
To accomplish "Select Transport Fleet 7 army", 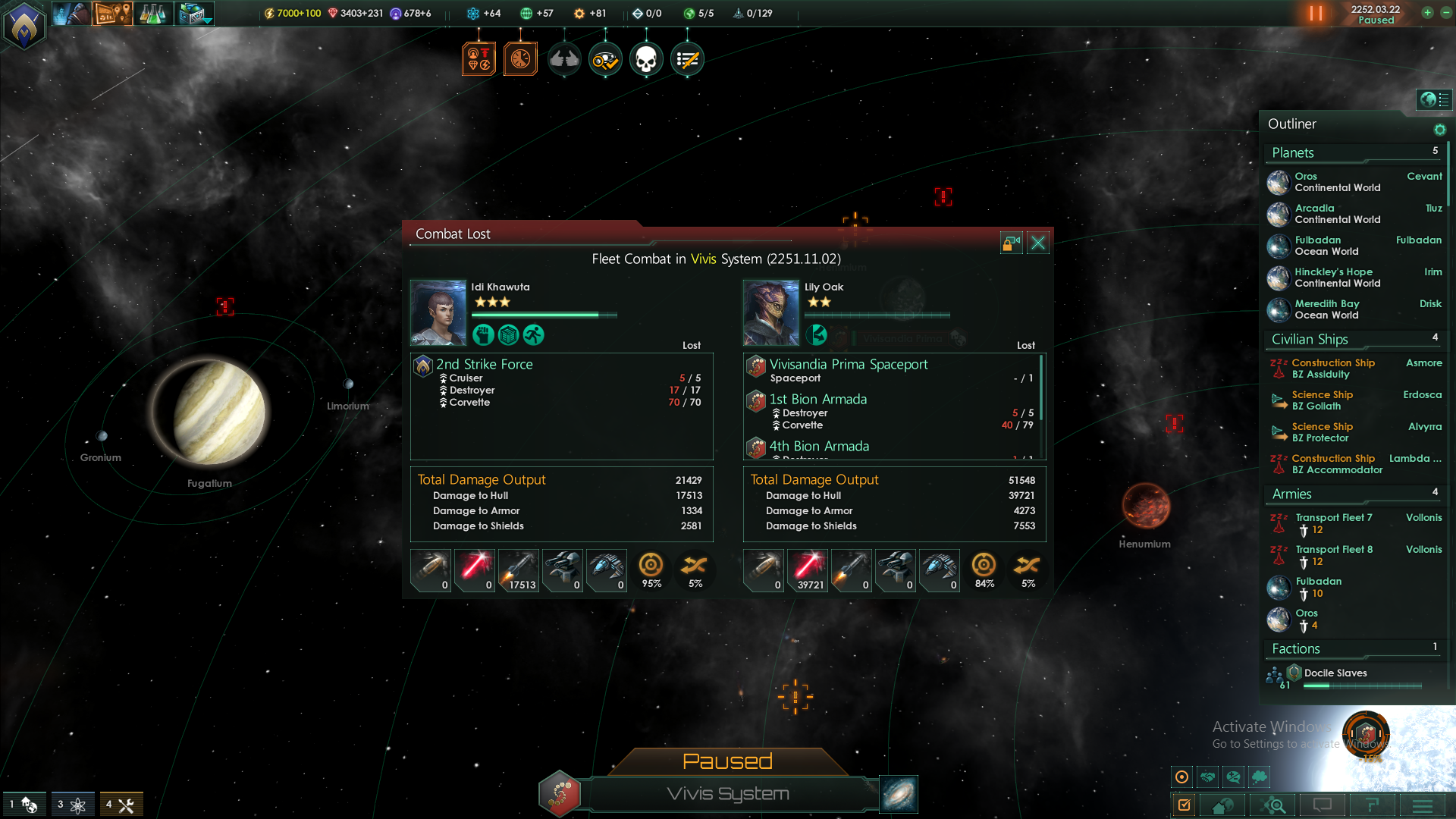I will coord(1334,518).
